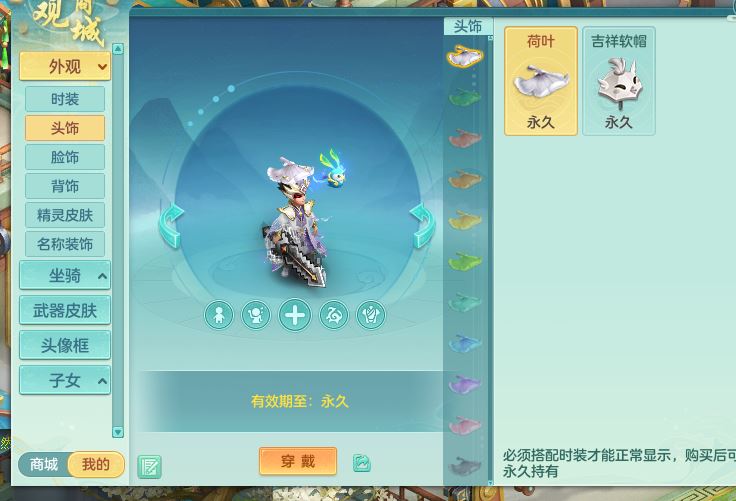
Task: Select the 荷叶 headwear item
Action: click(541, 82)
